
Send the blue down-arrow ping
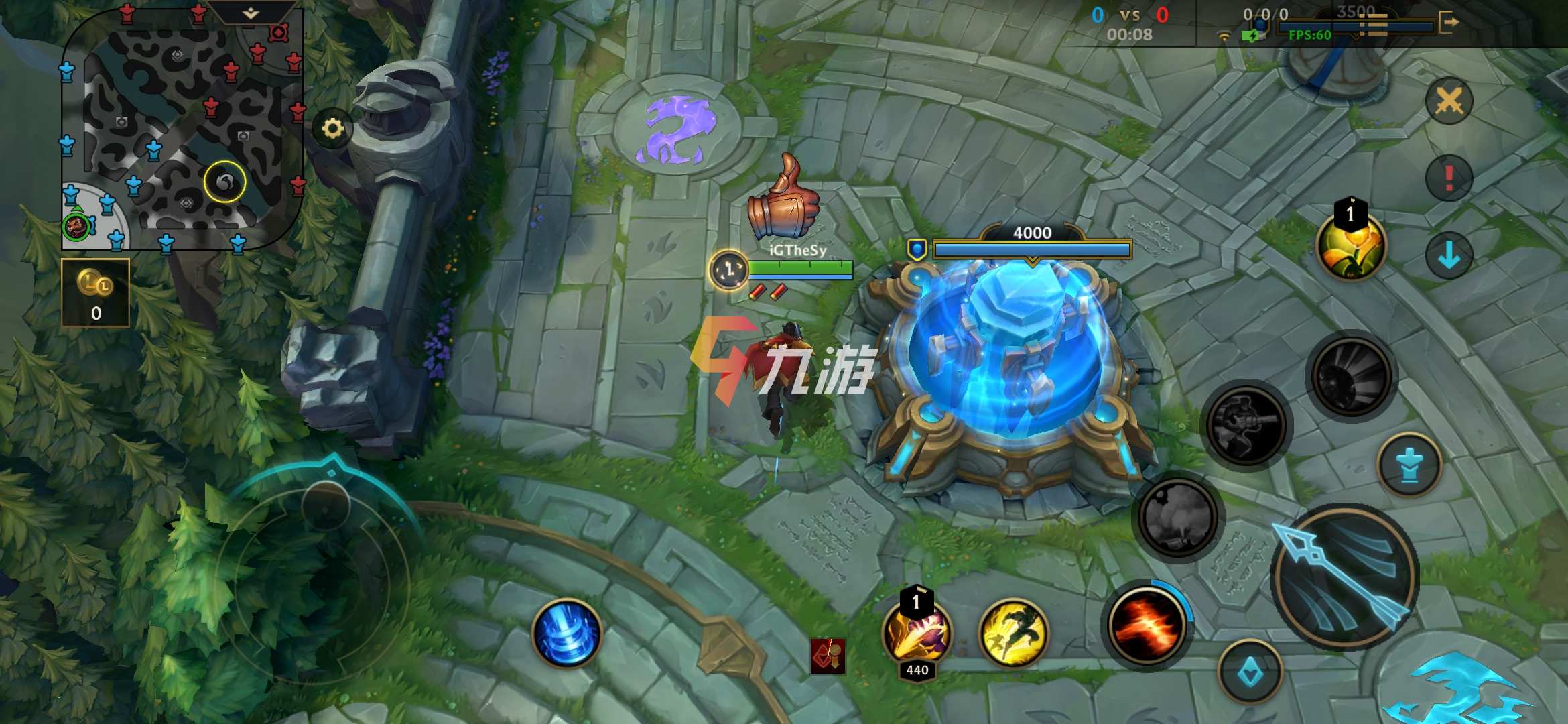tap(1449, 255)
